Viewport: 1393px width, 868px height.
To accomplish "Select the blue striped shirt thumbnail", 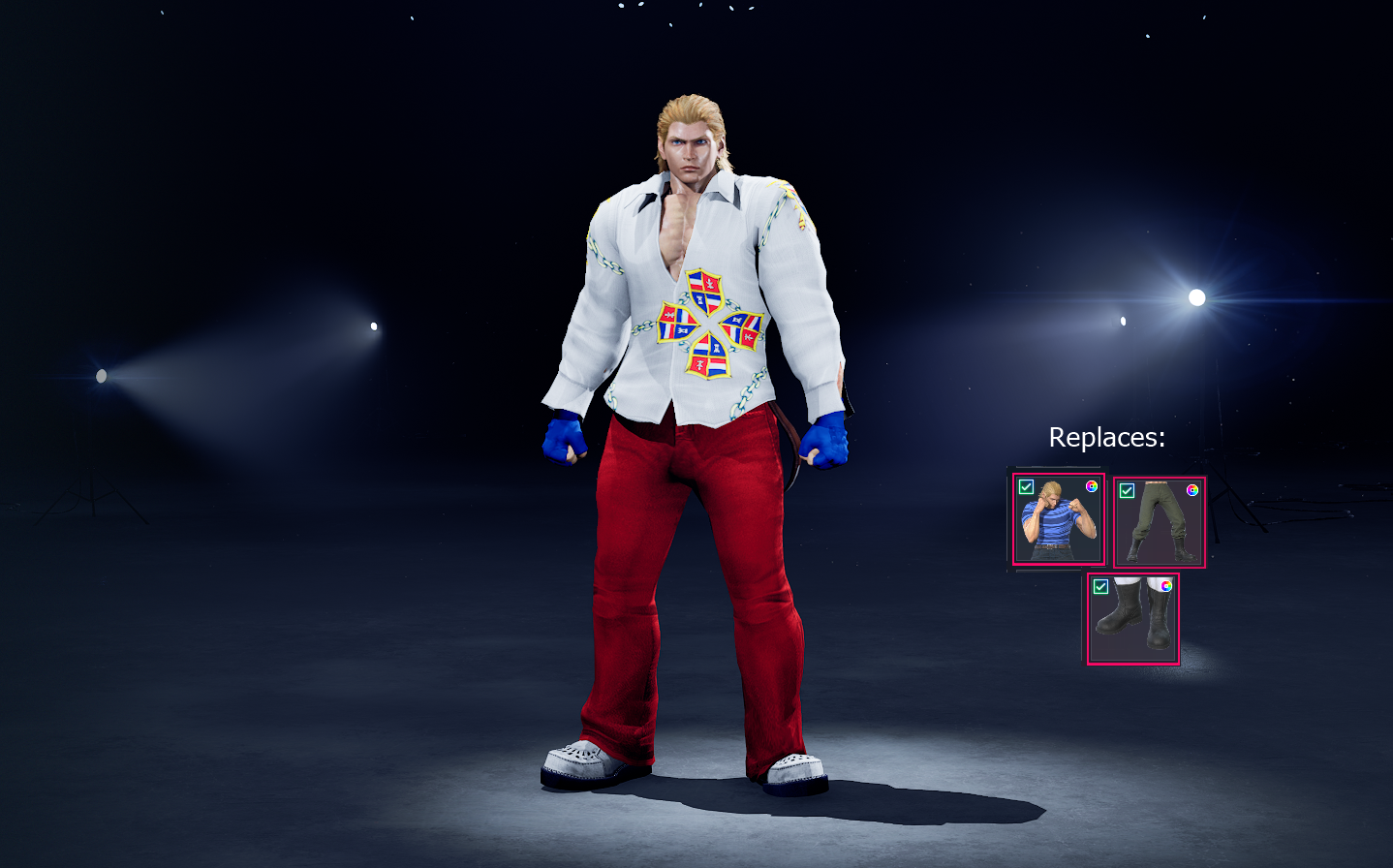I will click(x=1058, y=523).
